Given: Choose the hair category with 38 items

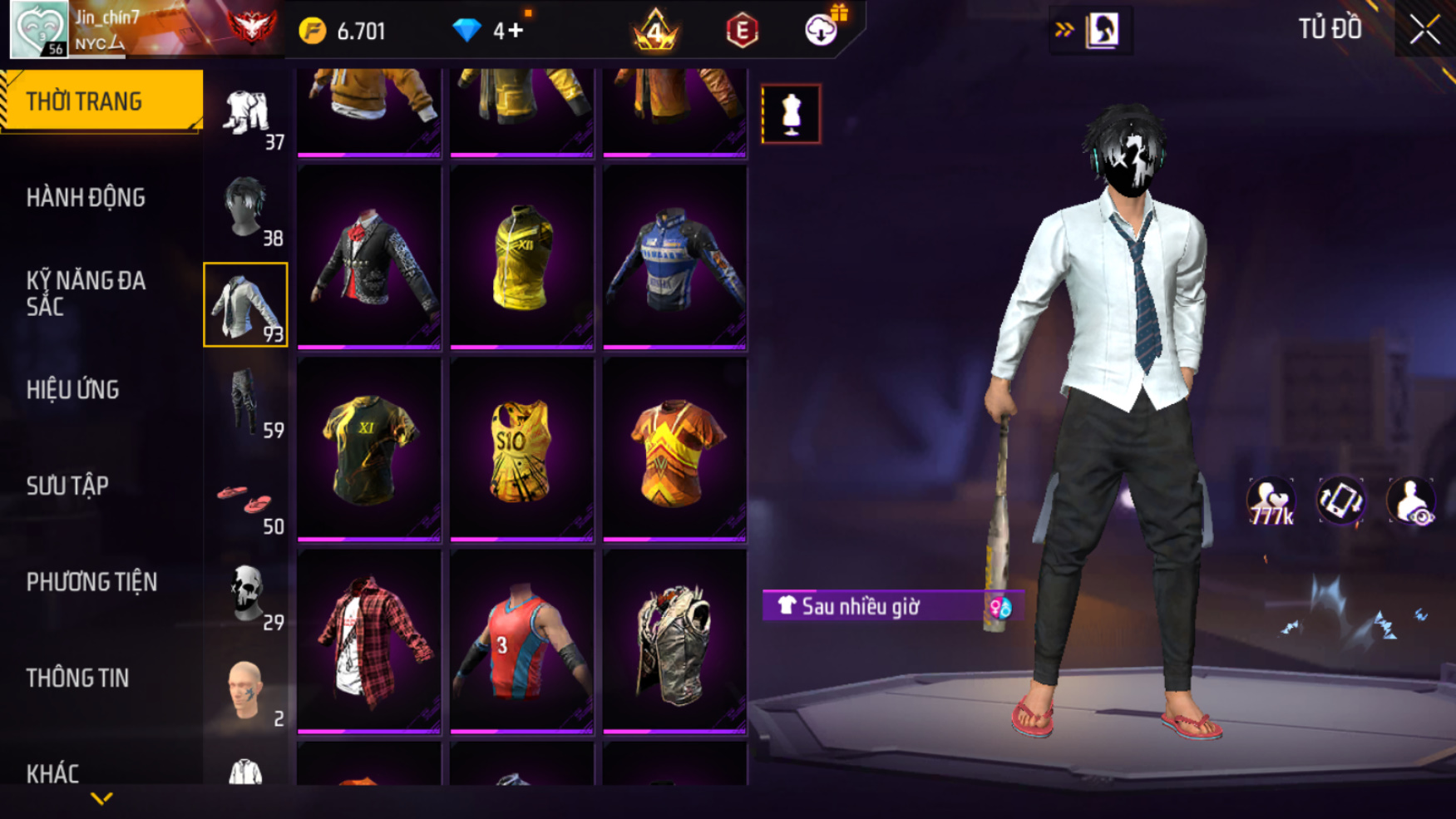Looking at the screenshot, I should click(x=246, y=209).
